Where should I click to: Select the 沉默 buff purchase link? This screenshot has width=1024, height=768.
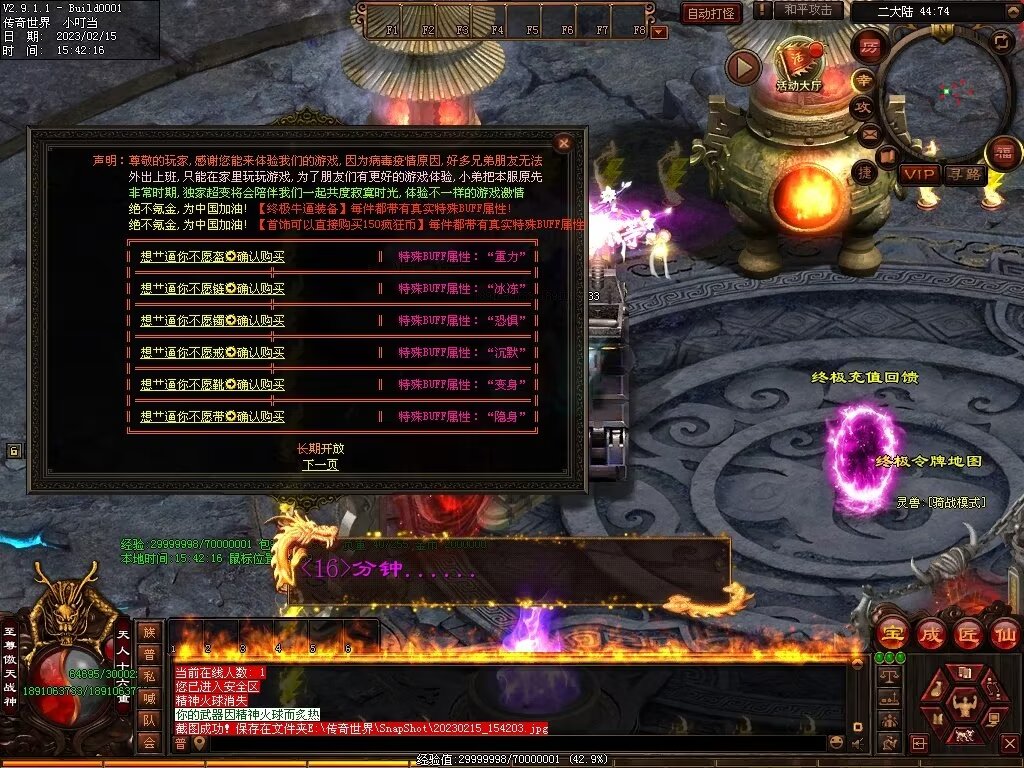coord(212,353)
